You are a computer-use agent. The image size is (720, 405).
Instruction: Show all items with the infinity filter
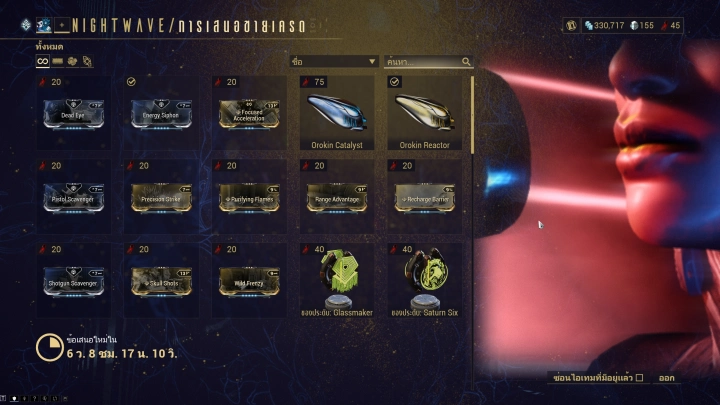(x=42, y=61)
